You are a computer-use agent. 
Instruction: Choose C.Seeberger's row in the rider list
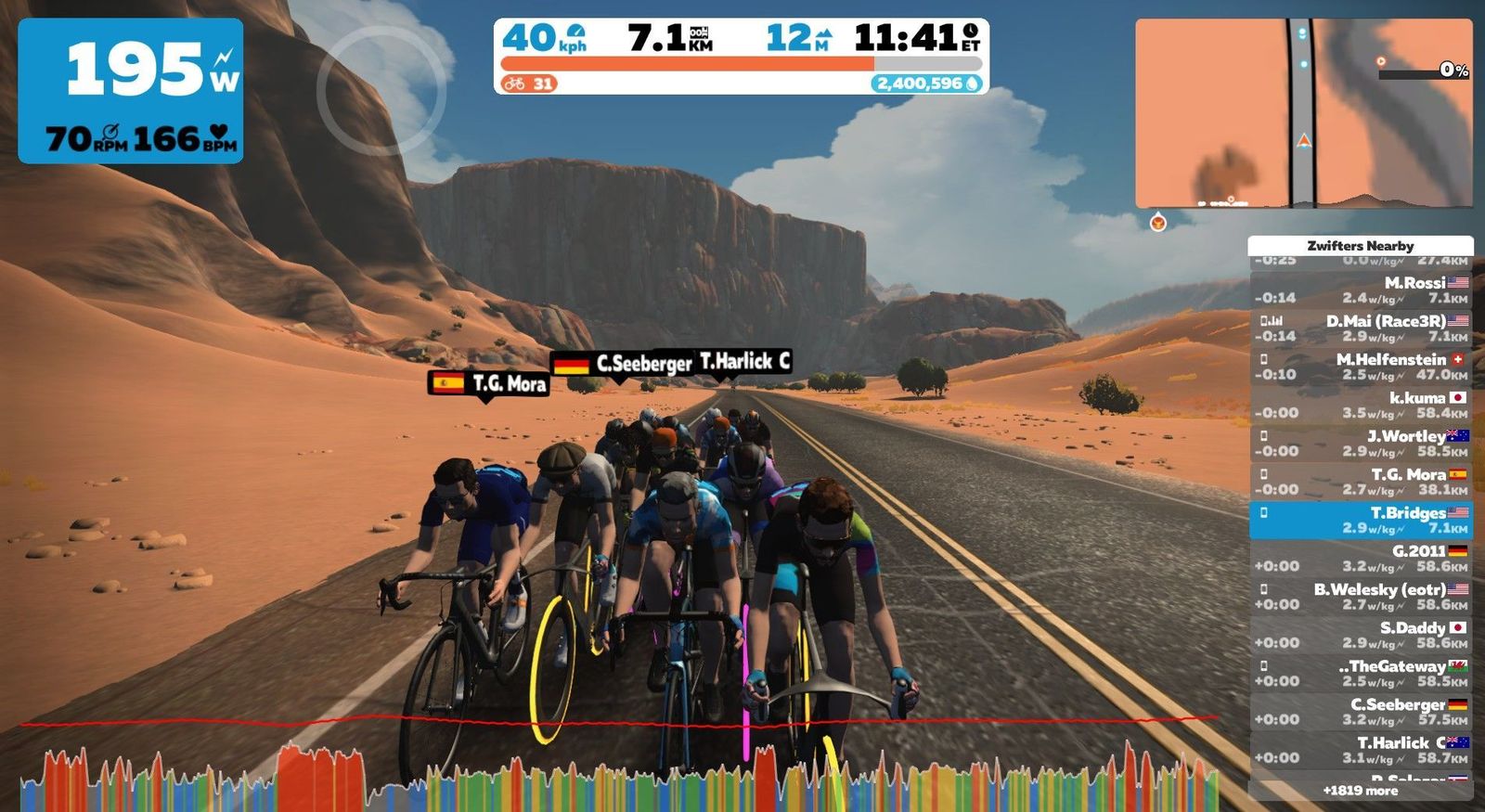pyautogui.click(x=1361, y=711)
